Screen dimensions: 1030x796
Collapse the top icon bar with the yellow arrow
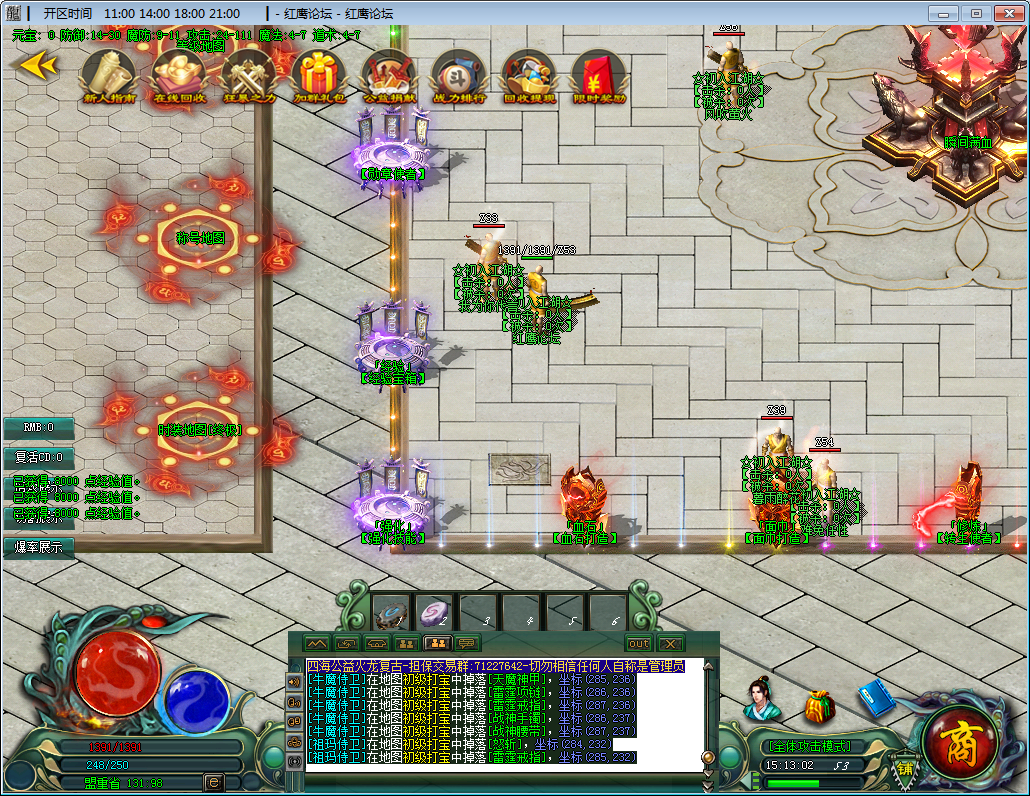coord(37,65)
